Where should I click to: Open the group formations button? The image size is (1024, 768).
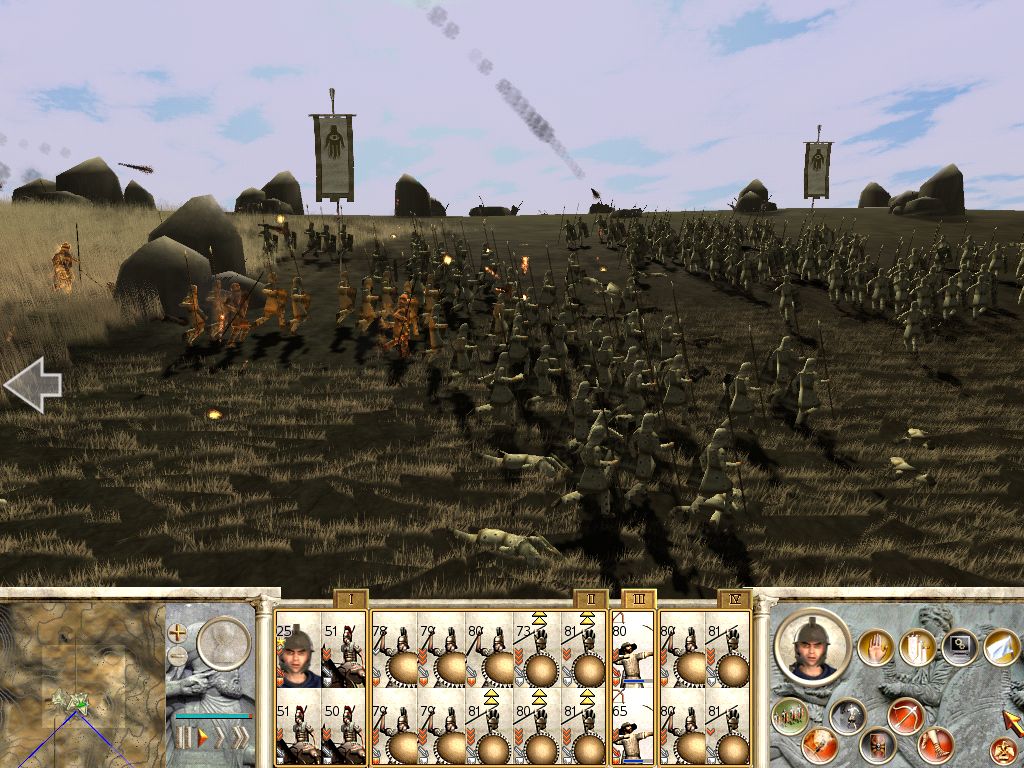click(x=790, y=714)
